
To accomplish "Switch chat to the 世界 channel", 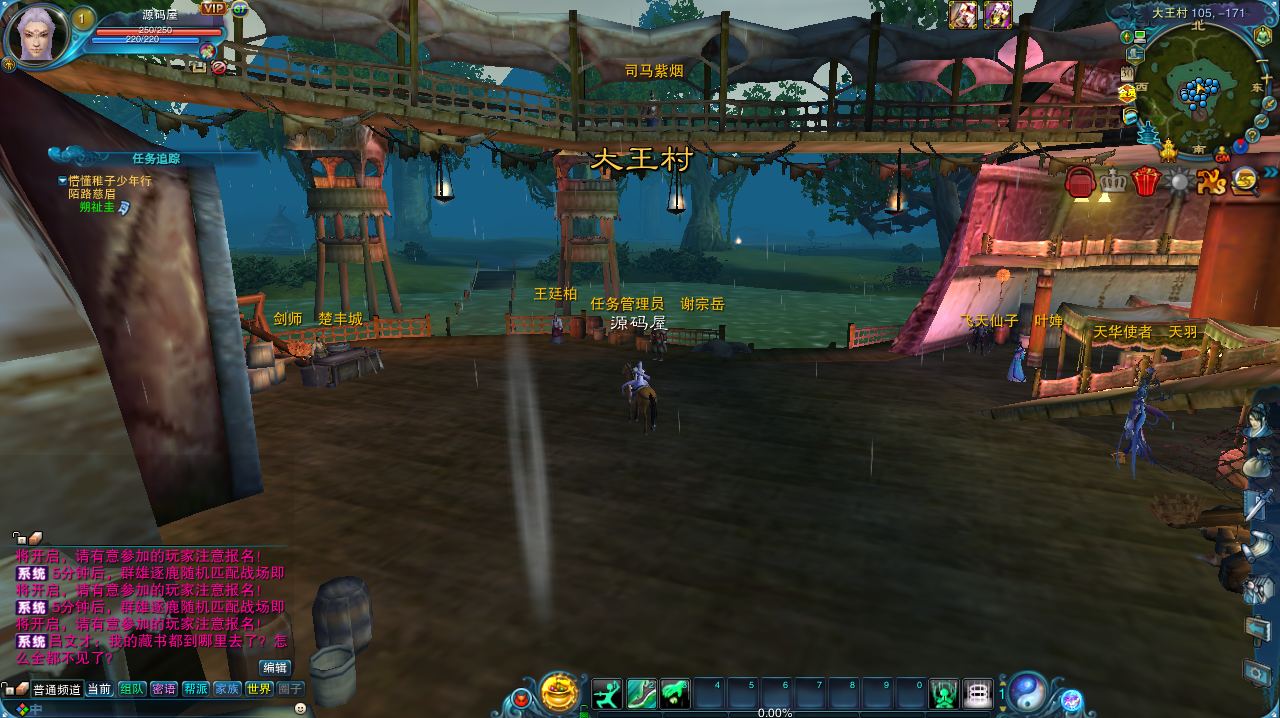I will tap(259, 689).
